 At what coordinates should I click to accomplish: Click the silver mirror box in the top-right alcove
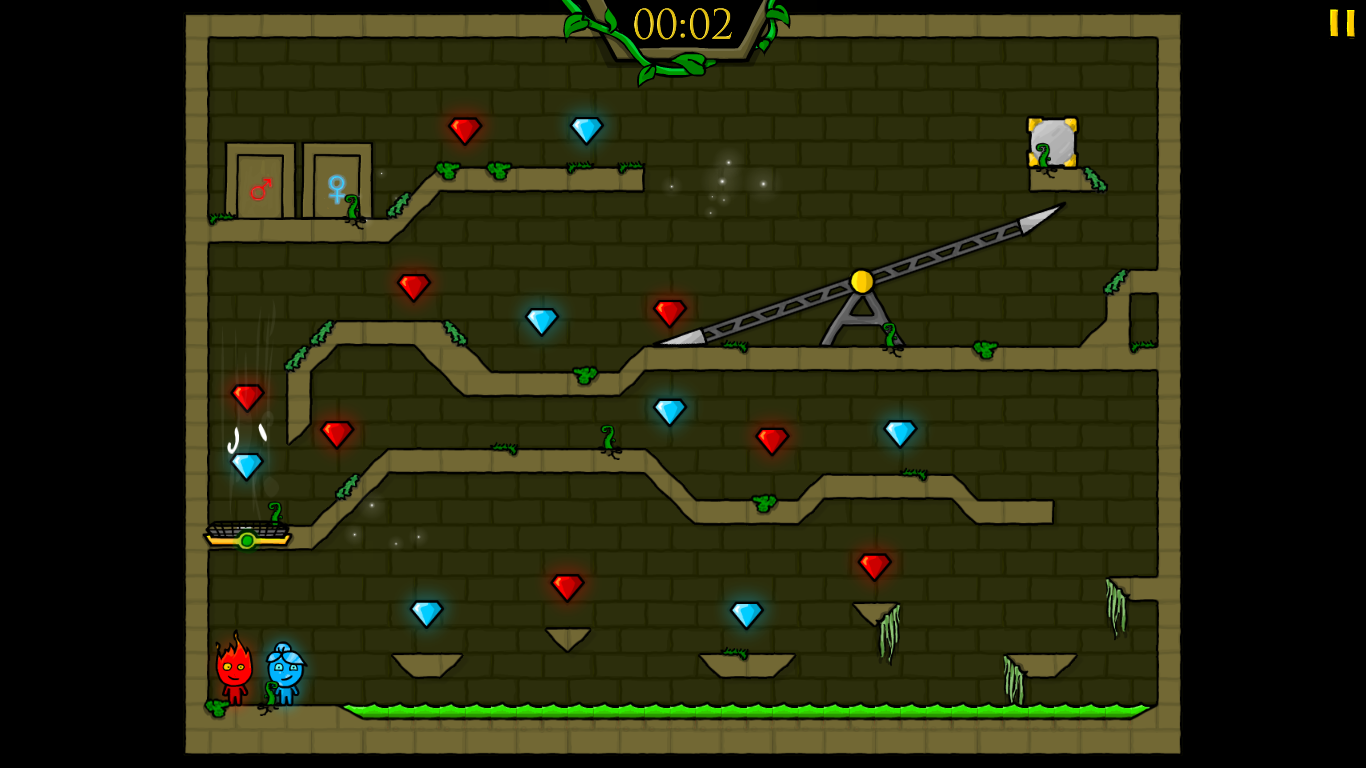1055,144
